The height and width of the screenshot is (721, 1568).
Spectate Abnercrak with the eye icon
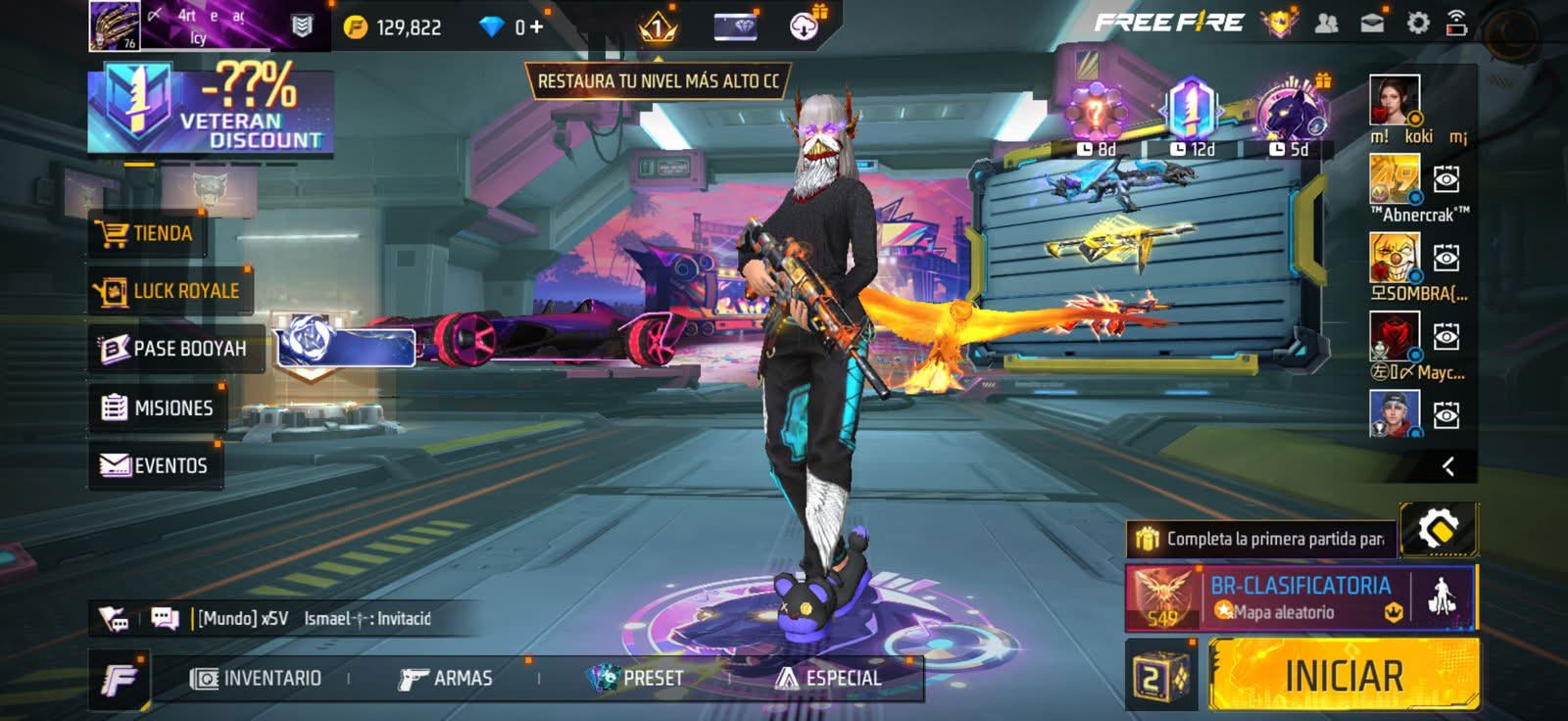point(1446,179)
